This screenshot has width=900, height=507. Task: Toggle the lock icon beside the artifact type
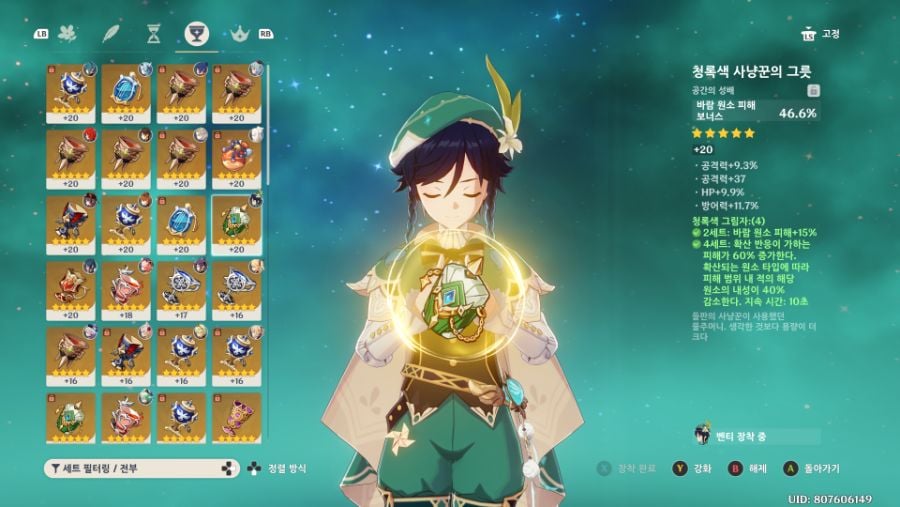(x=814, y=90)
